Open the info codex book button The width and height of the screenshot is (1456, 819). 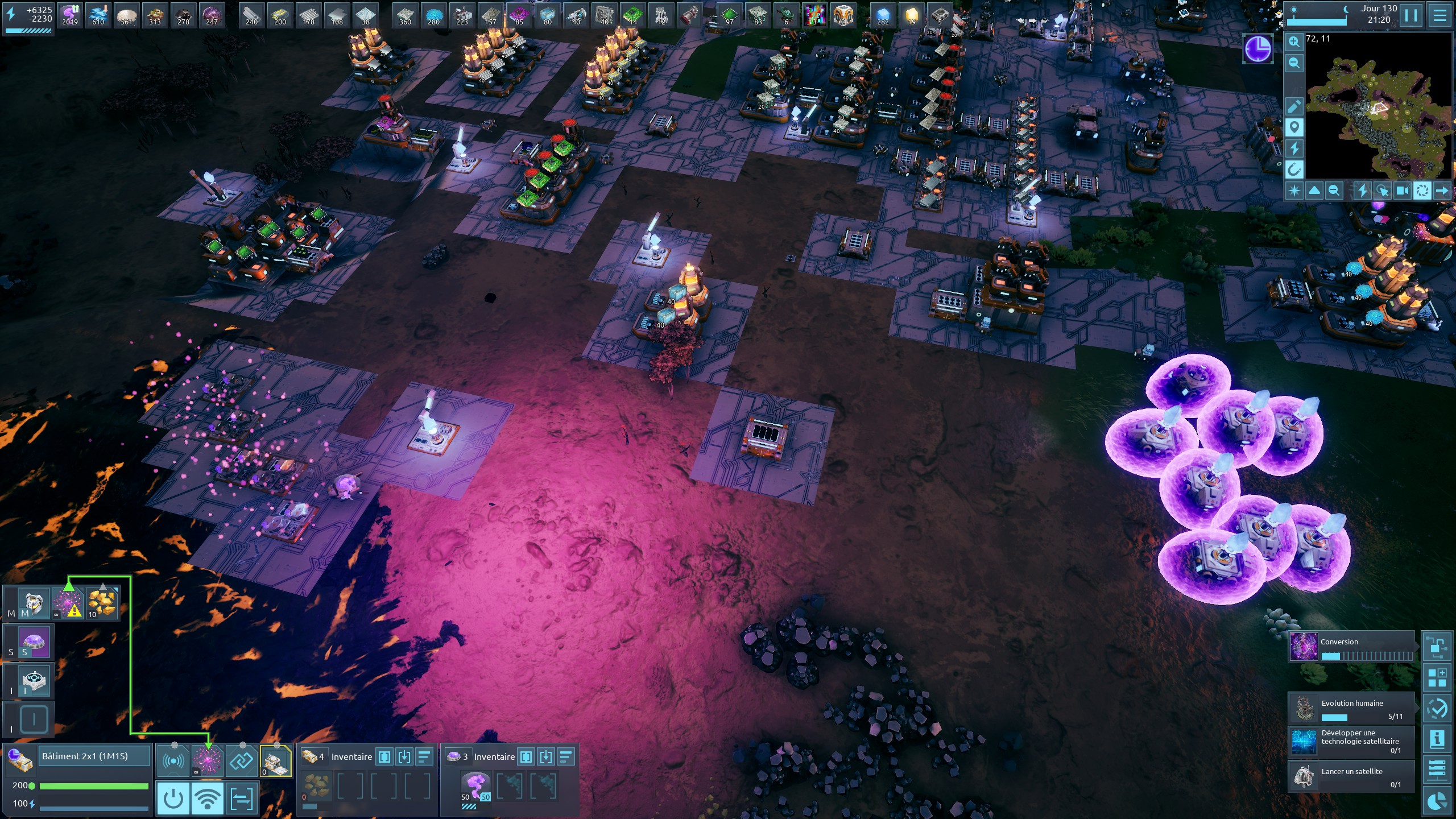pyautogui.click(x=1437, y=739)
